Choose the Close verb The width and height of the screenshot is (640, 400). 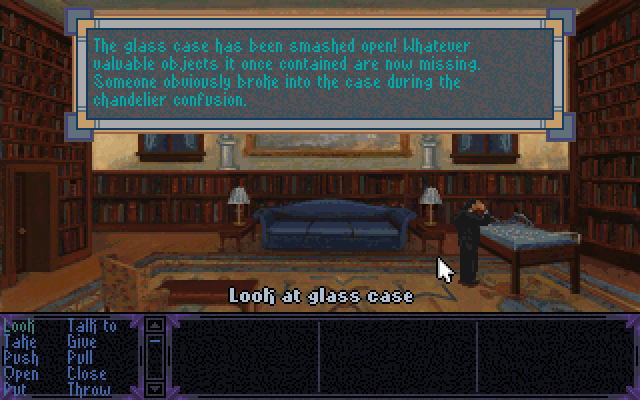(x=87, y=373)
